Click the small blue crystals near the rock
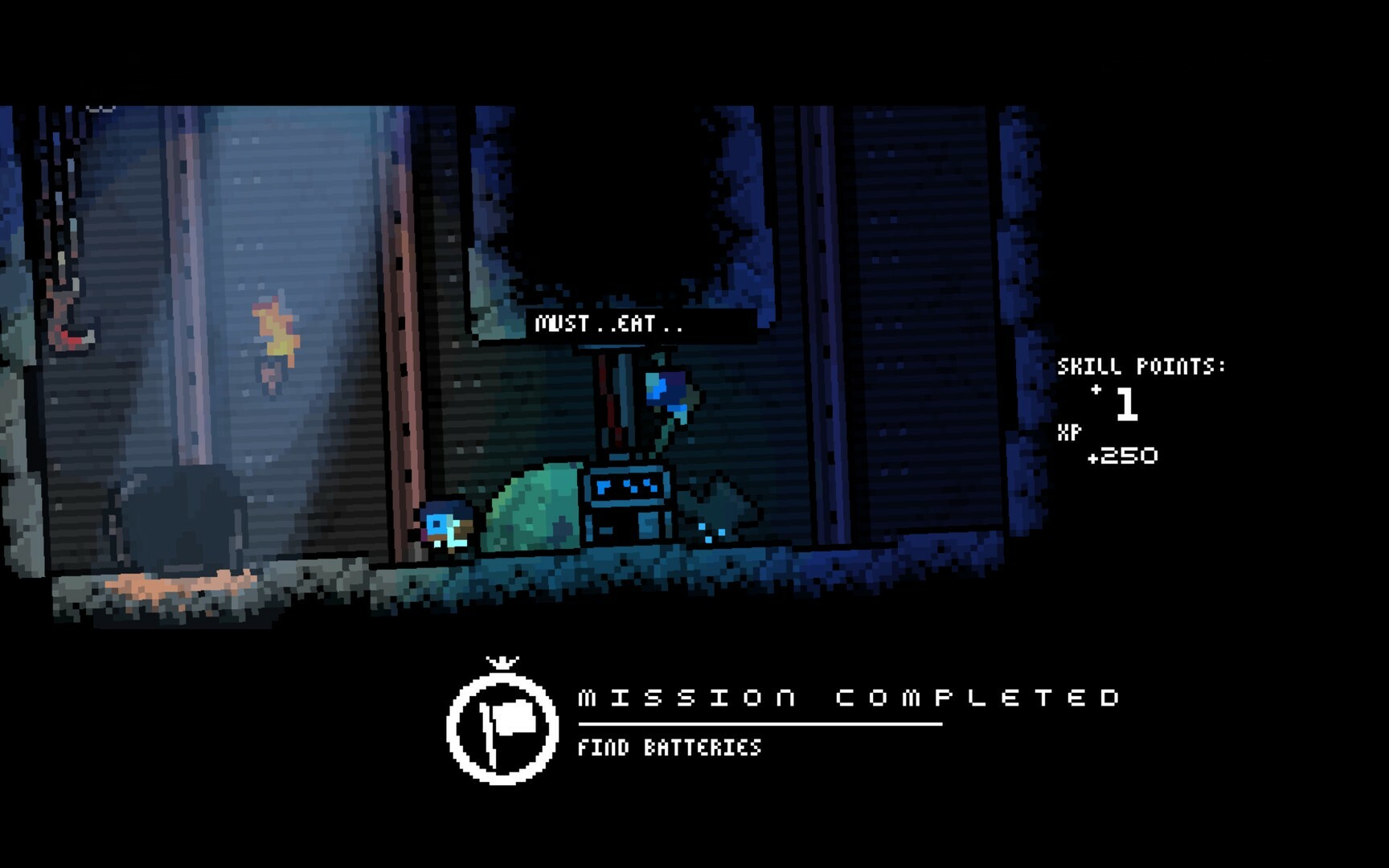The height and width of the screenshot is (868, 1389). tap(711, 534)
